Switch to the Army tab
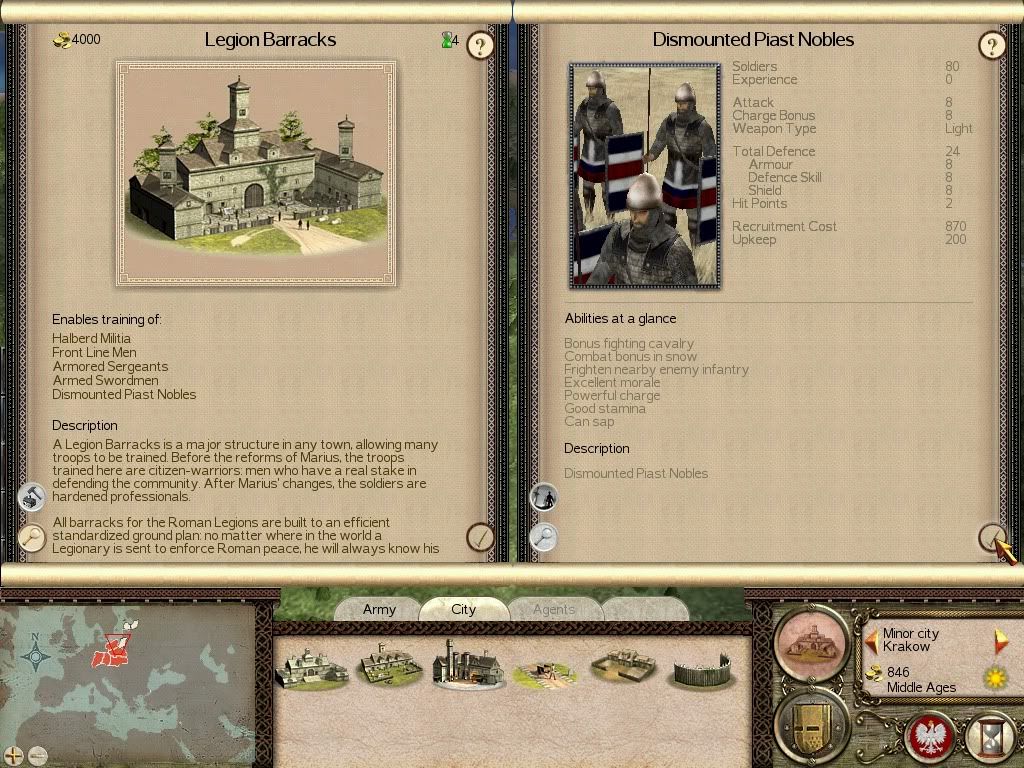Image resolution: width=1024 pixels, height=768 pixels. (379, 609)
